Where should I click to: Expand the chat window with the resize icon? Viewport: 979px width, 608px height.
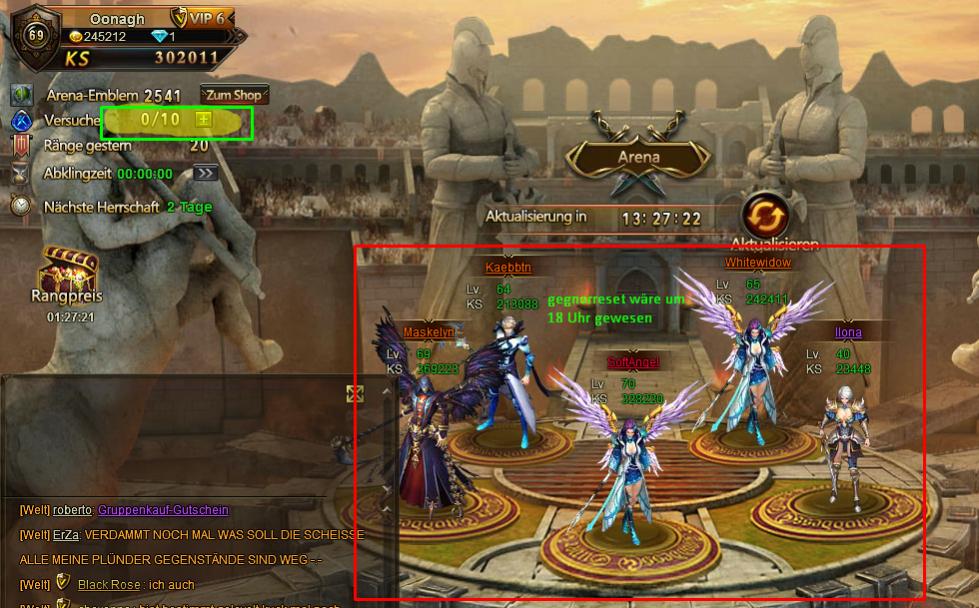pyautogui.click(x=354, y=394)
